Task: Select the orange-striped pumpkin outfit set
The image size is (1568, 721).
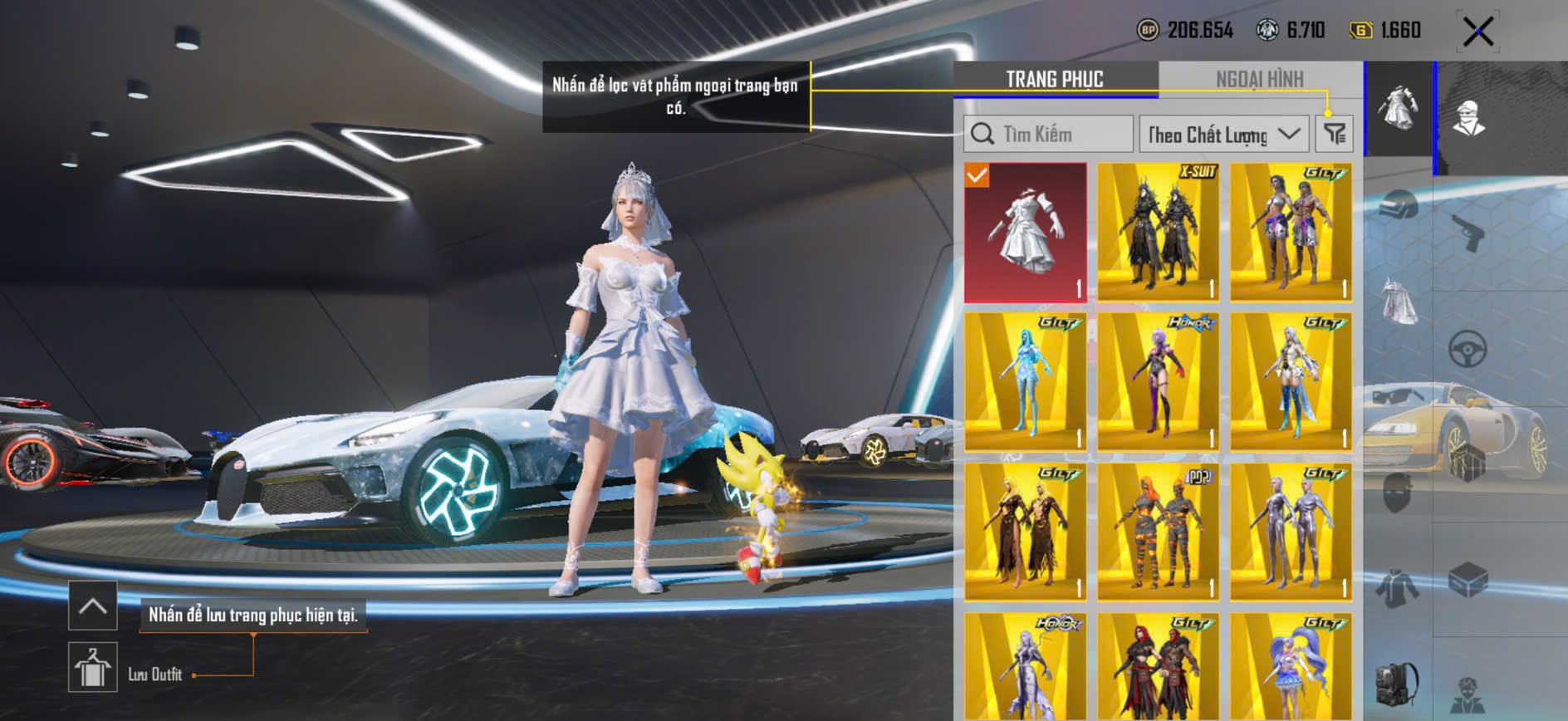Action: click(1159, 532)
